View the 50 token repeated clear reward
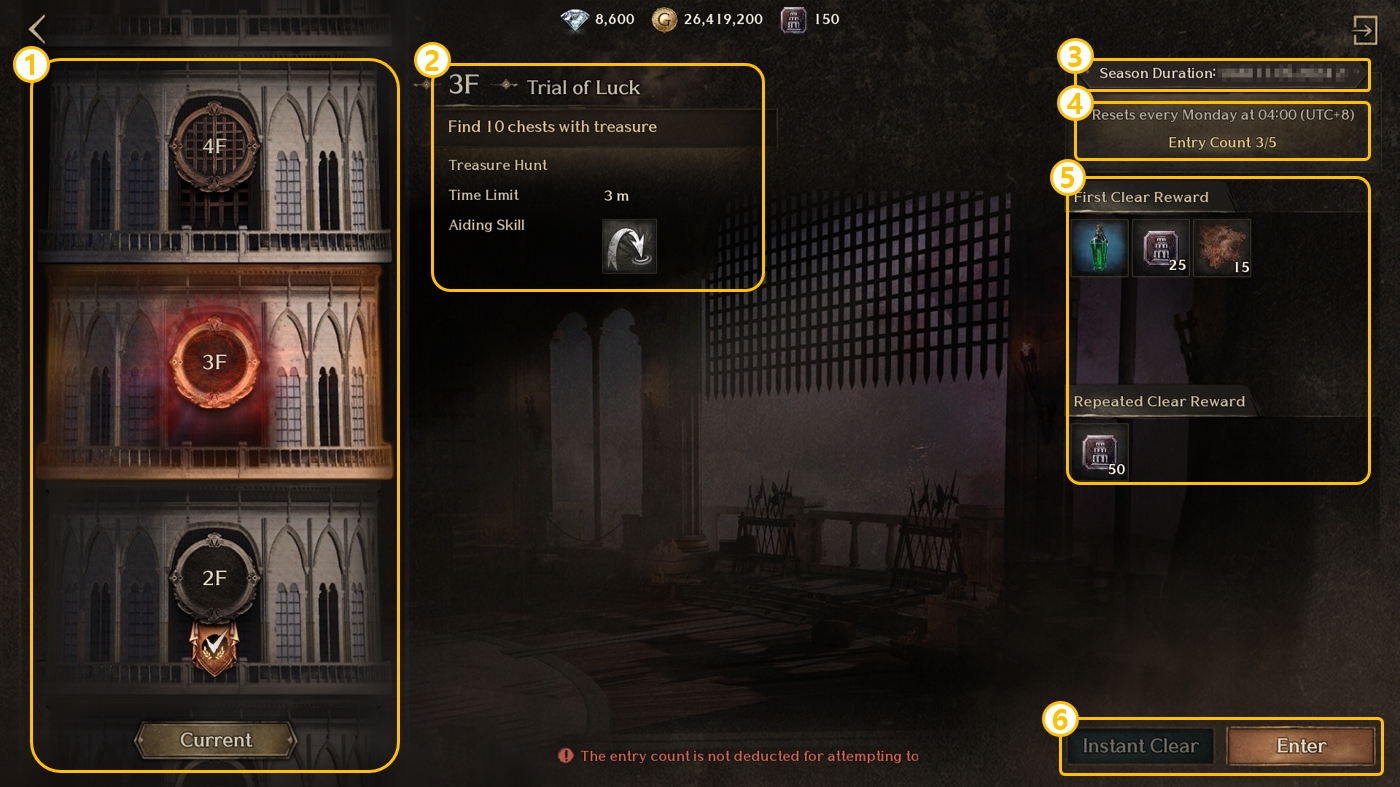The height and width of the screenshot is (787, 1400). point(1100,452)
